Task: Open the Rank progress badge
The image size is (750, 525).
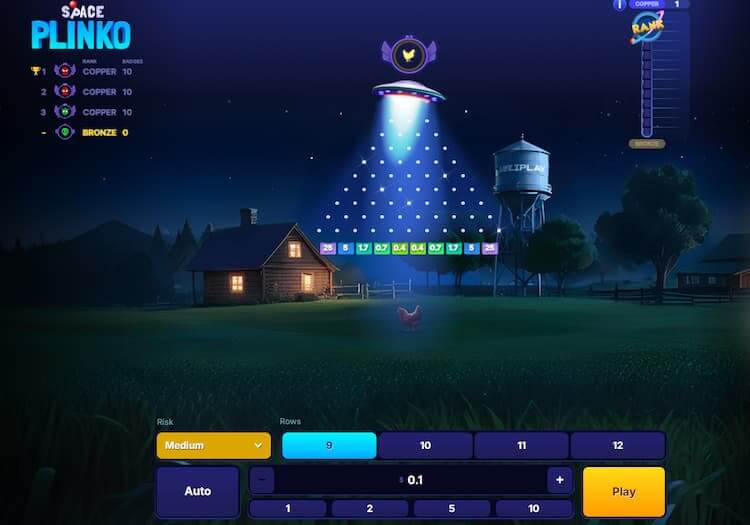Action: coord(648,32)
